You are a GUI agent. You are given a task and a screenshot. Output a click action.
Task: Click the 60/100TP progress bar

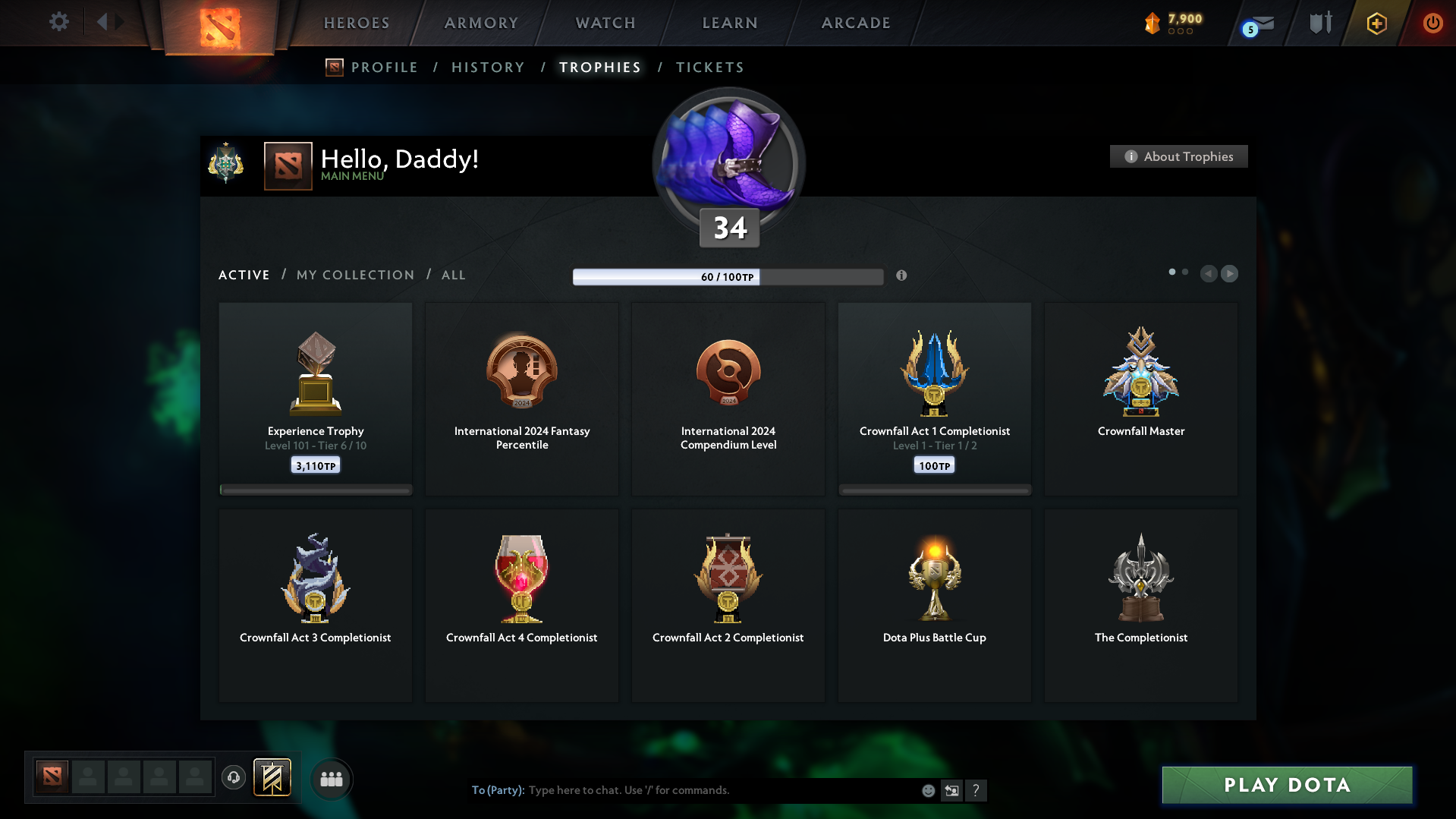(728, 276)
